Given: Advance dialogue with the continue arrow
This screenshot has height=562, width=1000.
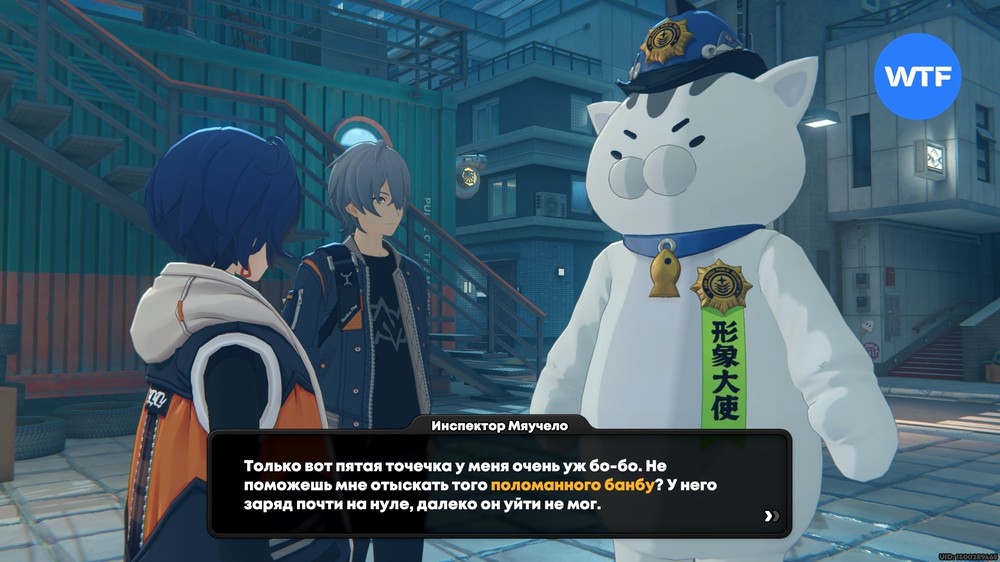Looking at the screenshot, I should coord(770,516).
